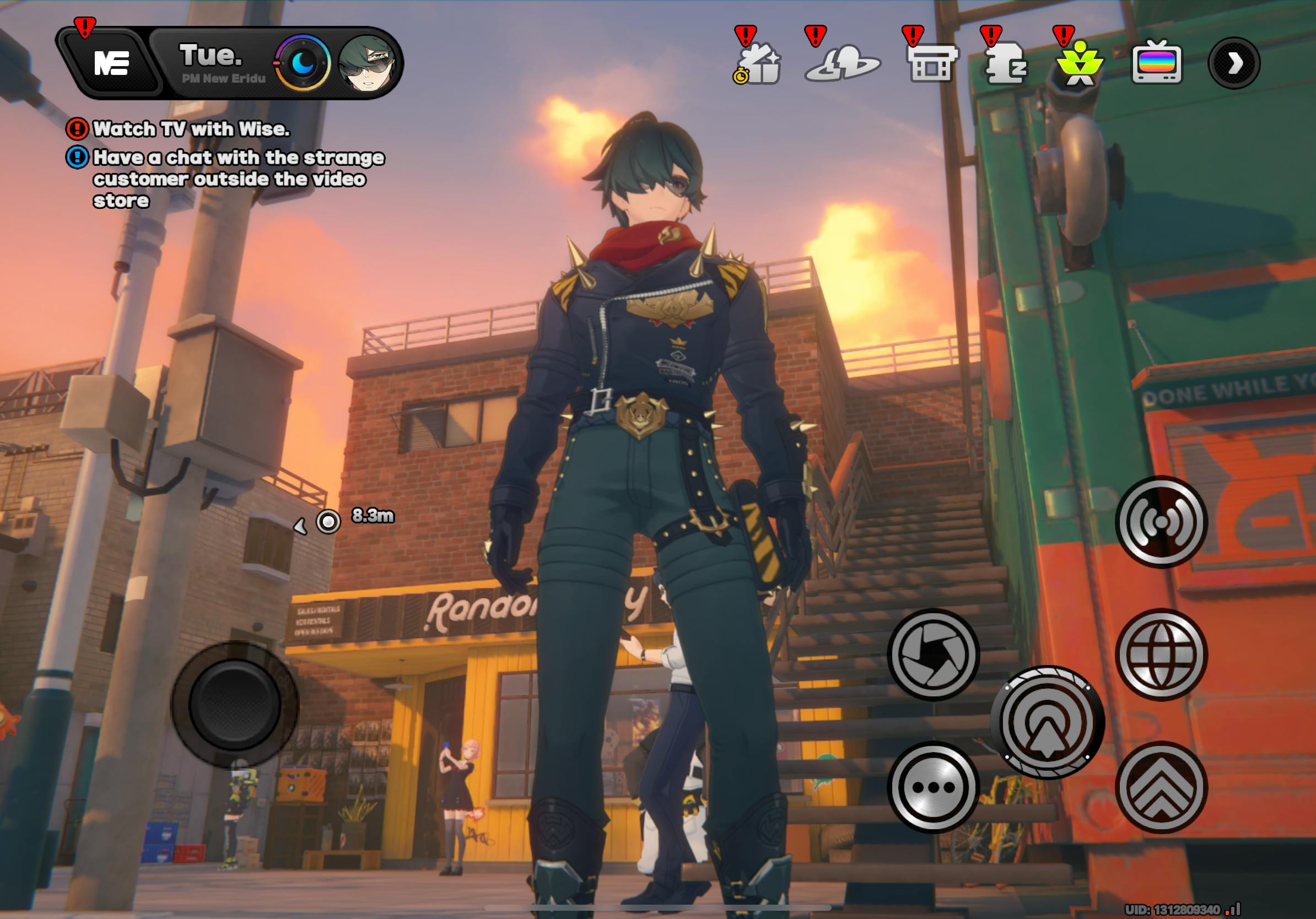Tap the signal broadcast round button
Image resolution: width=1316 pixels, height=919 pixels.
click(x=1161, y=521)
